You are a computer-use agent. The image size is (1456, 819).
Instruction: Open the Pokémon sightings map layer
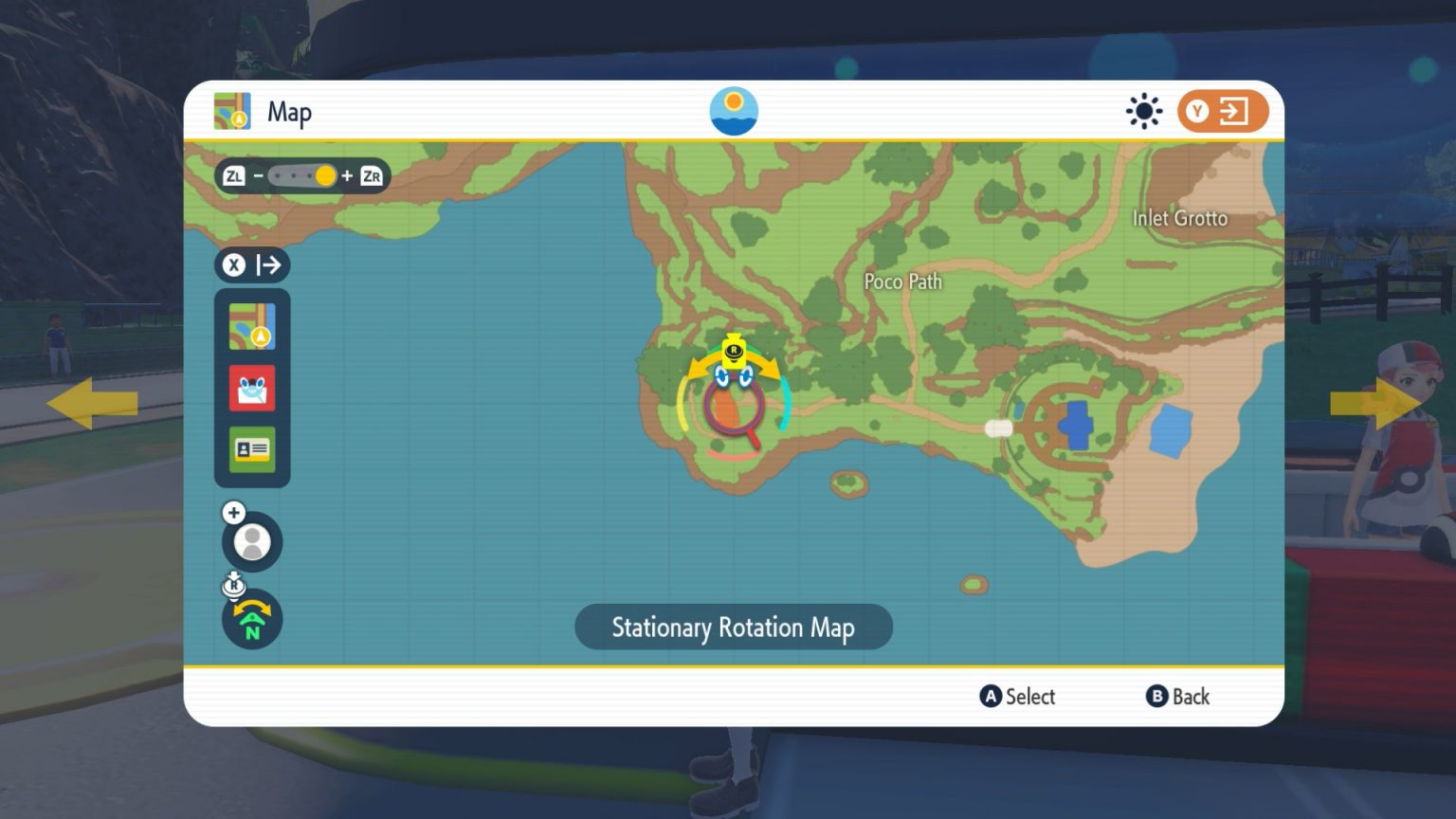click(251, 388)
